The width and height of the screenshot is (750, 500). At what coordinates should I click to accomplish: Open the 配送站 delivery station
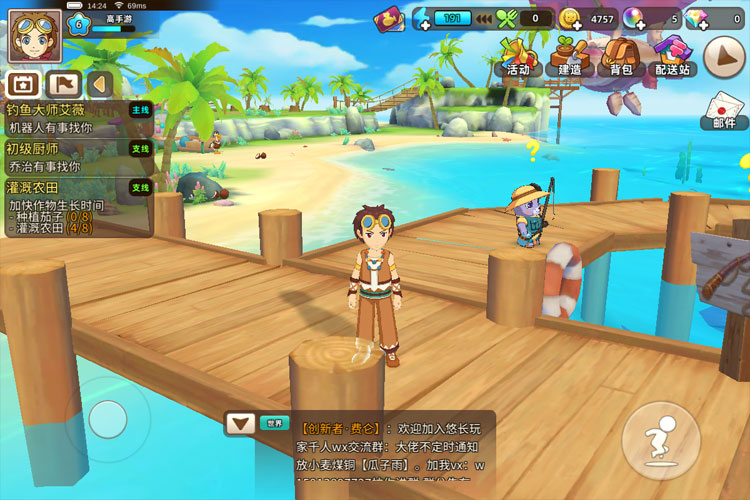pos(673,56)
